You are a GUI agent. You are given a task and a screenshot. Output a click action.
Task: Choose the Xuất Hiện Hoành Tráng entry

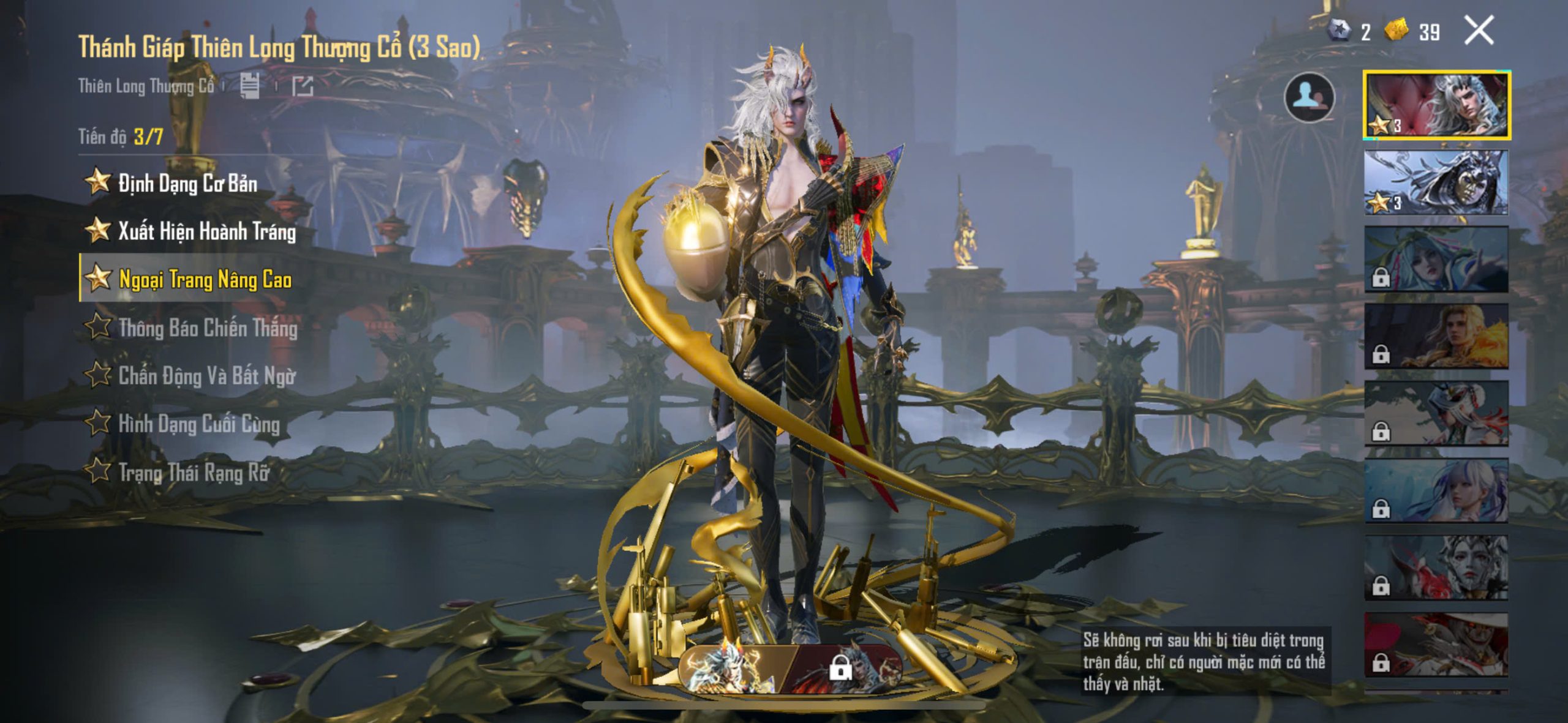tap(206, 231)
